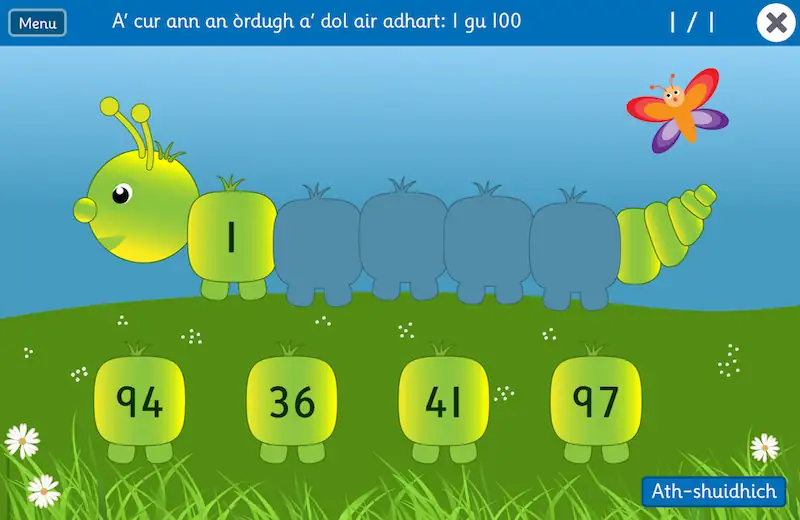The image size is (800, 520).
Task: Select the number 97 tile
Action: pyautogui.click(x=596, y=402)
